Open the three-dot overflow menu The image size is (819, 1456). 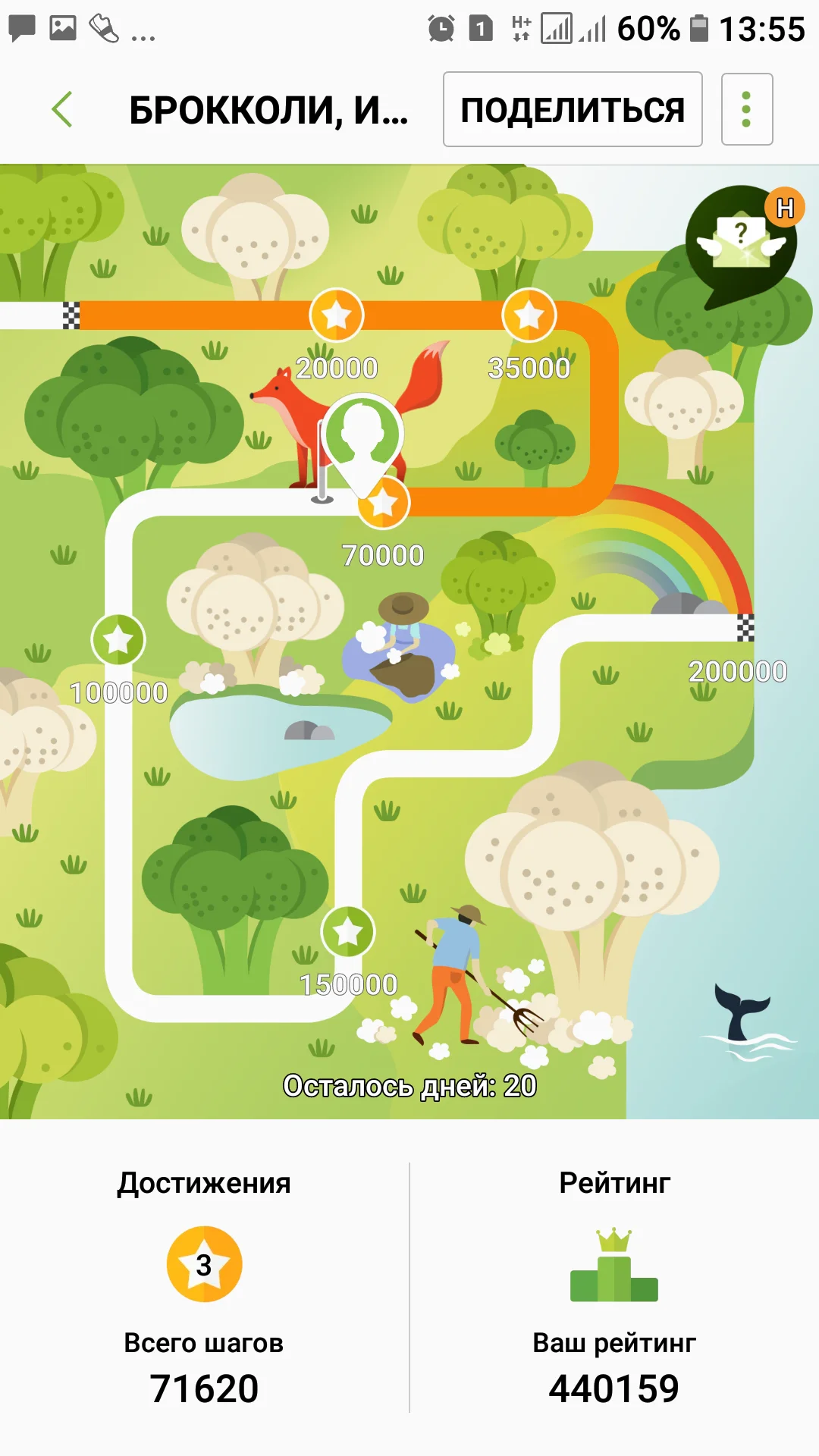(x=746, y=109)
